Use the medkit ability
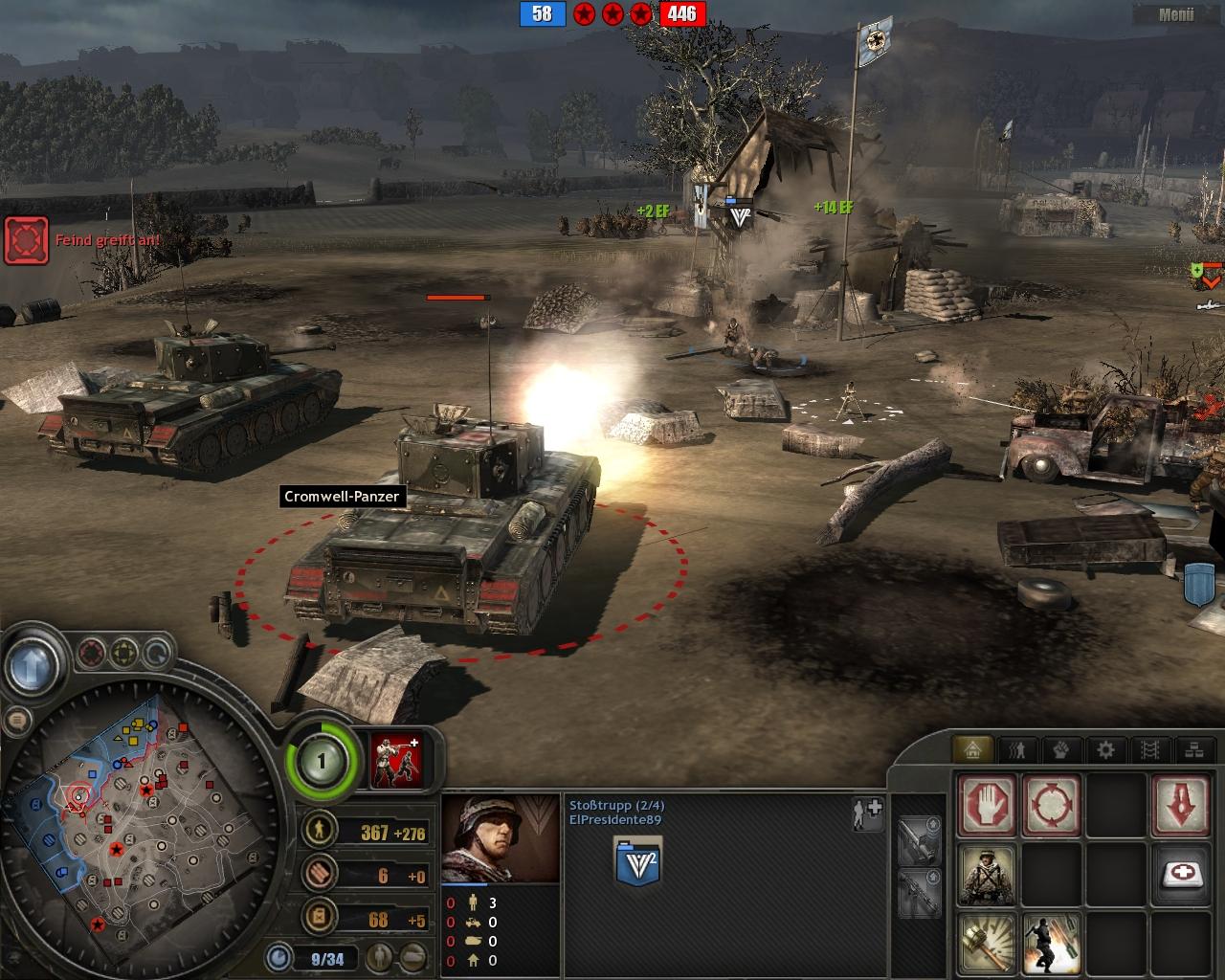1225x980 pixels. [1181, 873]
